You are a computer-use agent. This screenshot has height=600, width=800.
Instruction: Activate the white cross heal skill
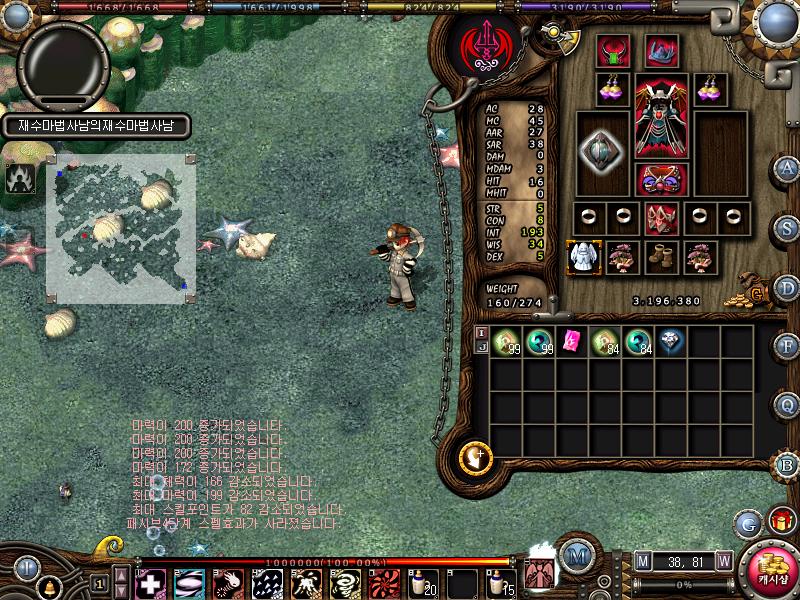(x=150, y=582)
